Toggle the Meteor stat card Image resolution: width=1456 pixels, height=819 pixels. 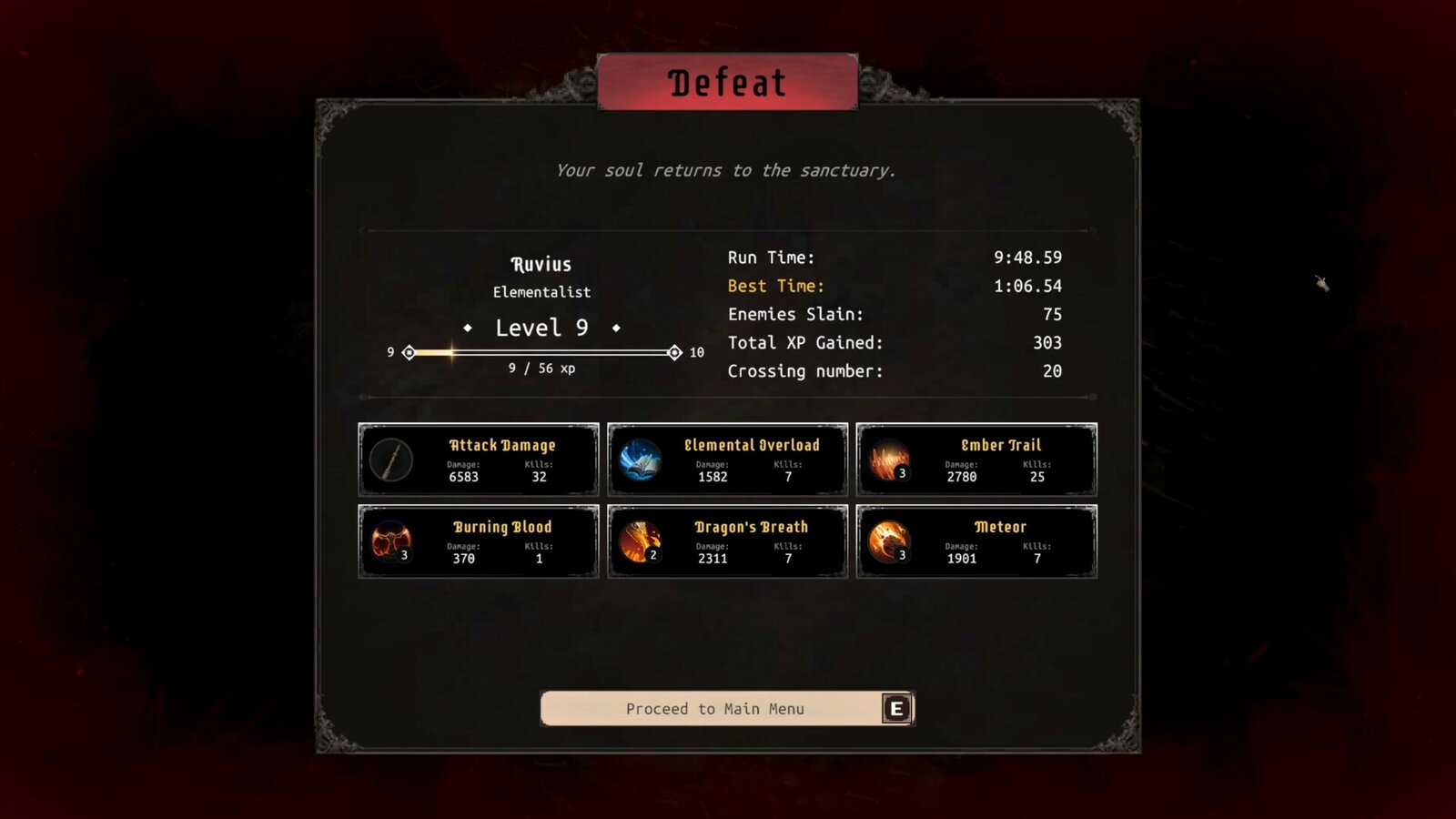[976, 541]
